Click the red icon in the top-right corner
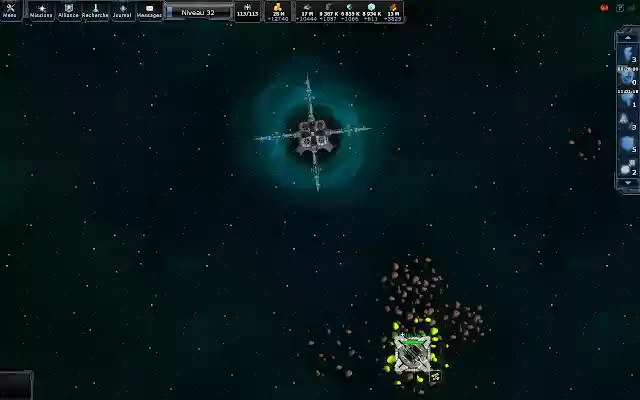Viewport: 640px width, 400px height. point(604,8)
